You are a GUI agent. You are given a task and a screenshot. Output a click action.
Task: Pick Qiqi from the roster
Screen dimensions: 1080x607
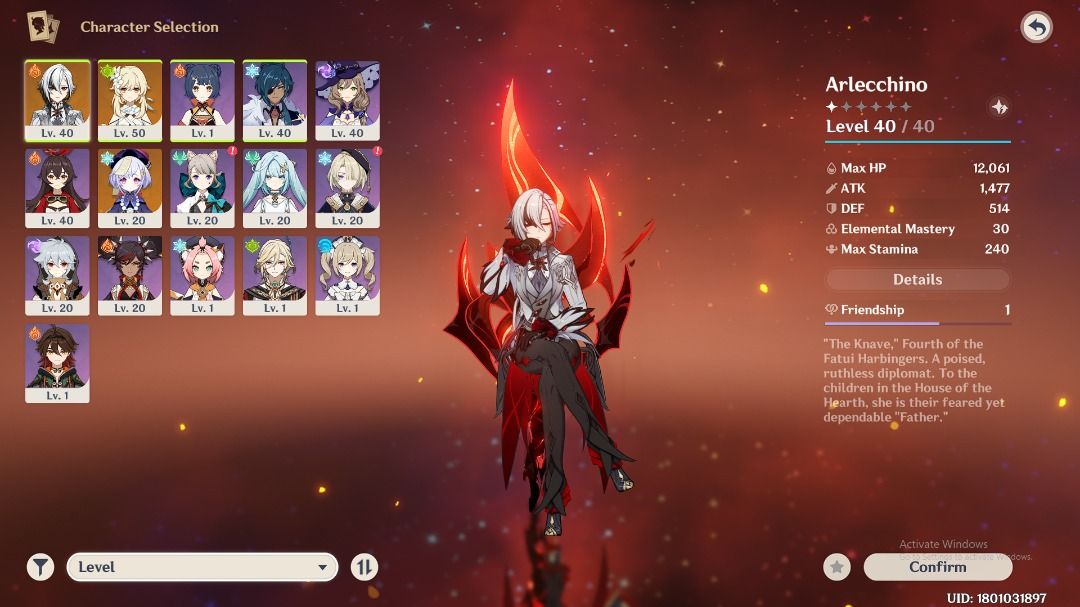(130, 188)
